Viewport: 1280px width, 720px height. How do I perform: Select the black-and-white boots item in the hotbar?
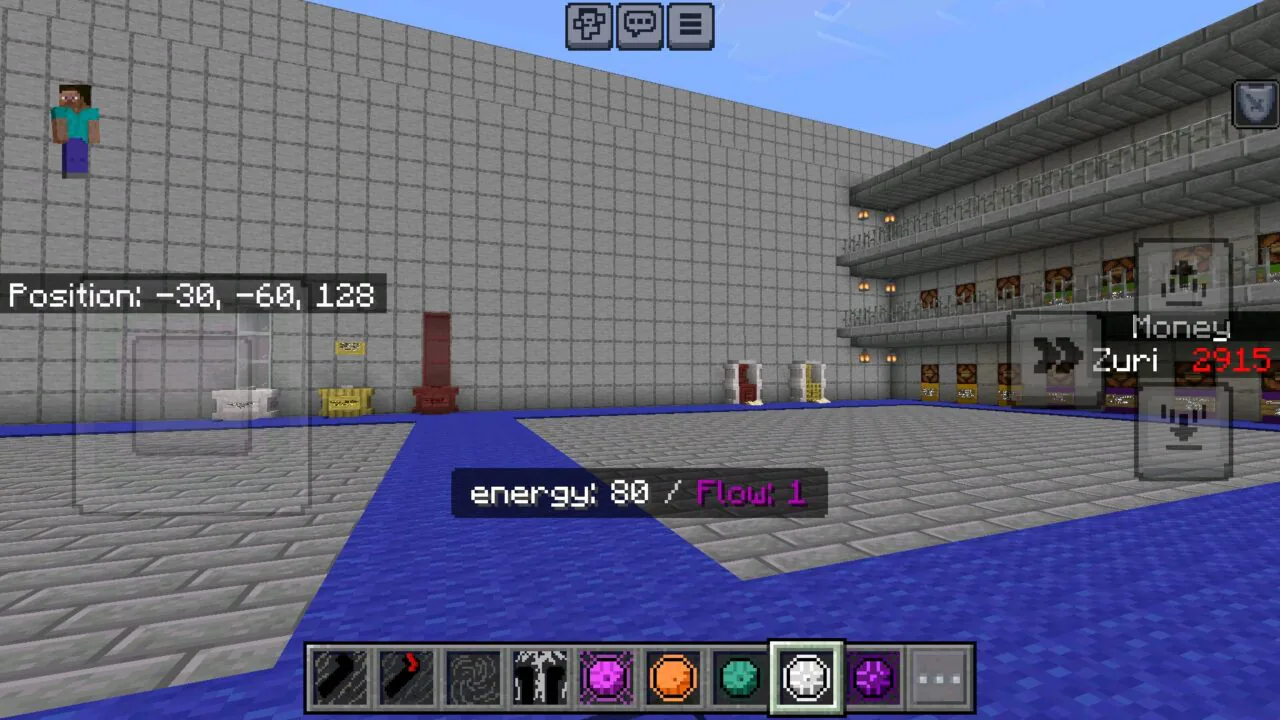(x=540, y=677)
